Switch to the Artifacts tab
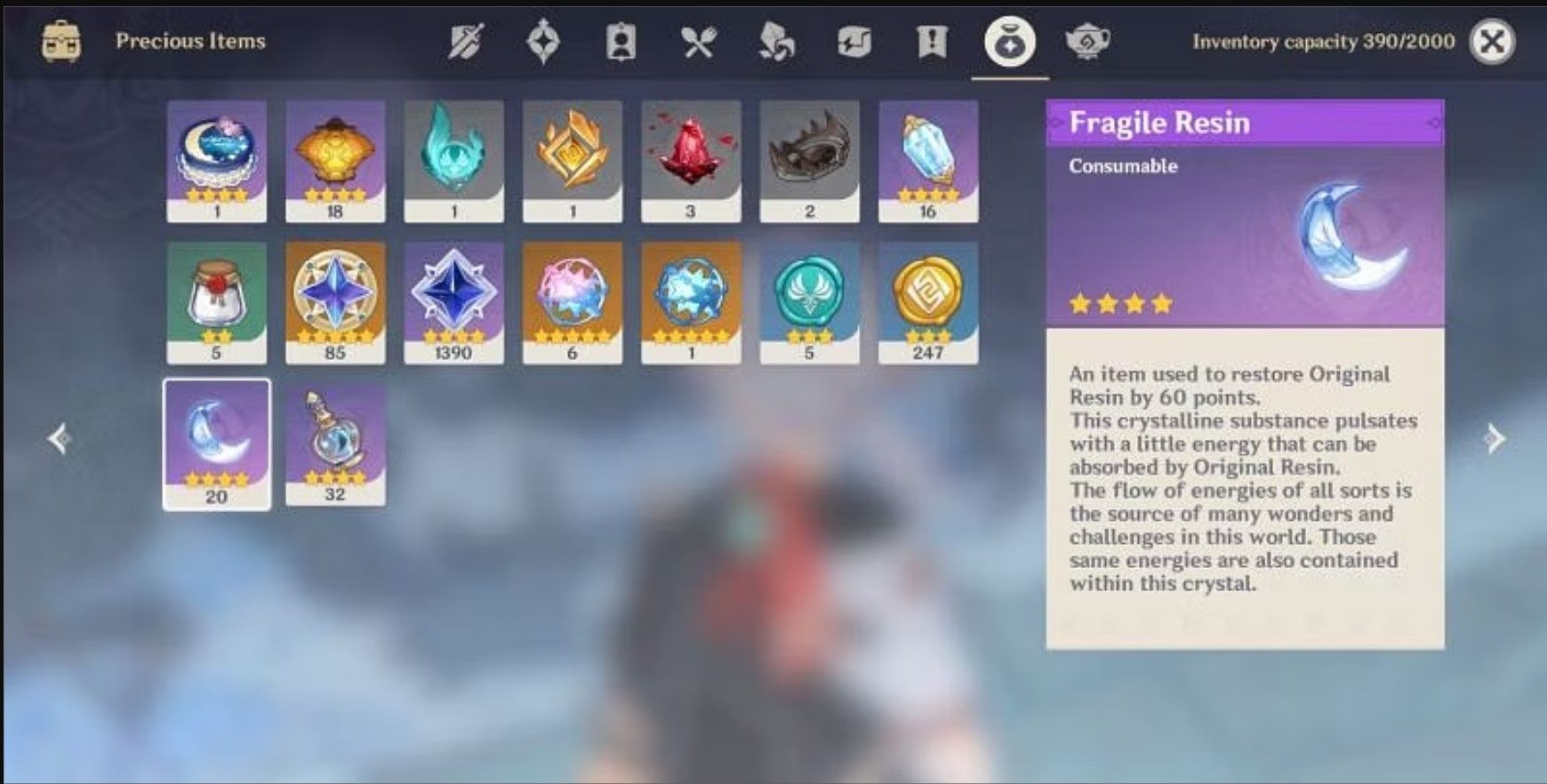 click(544, 39)
